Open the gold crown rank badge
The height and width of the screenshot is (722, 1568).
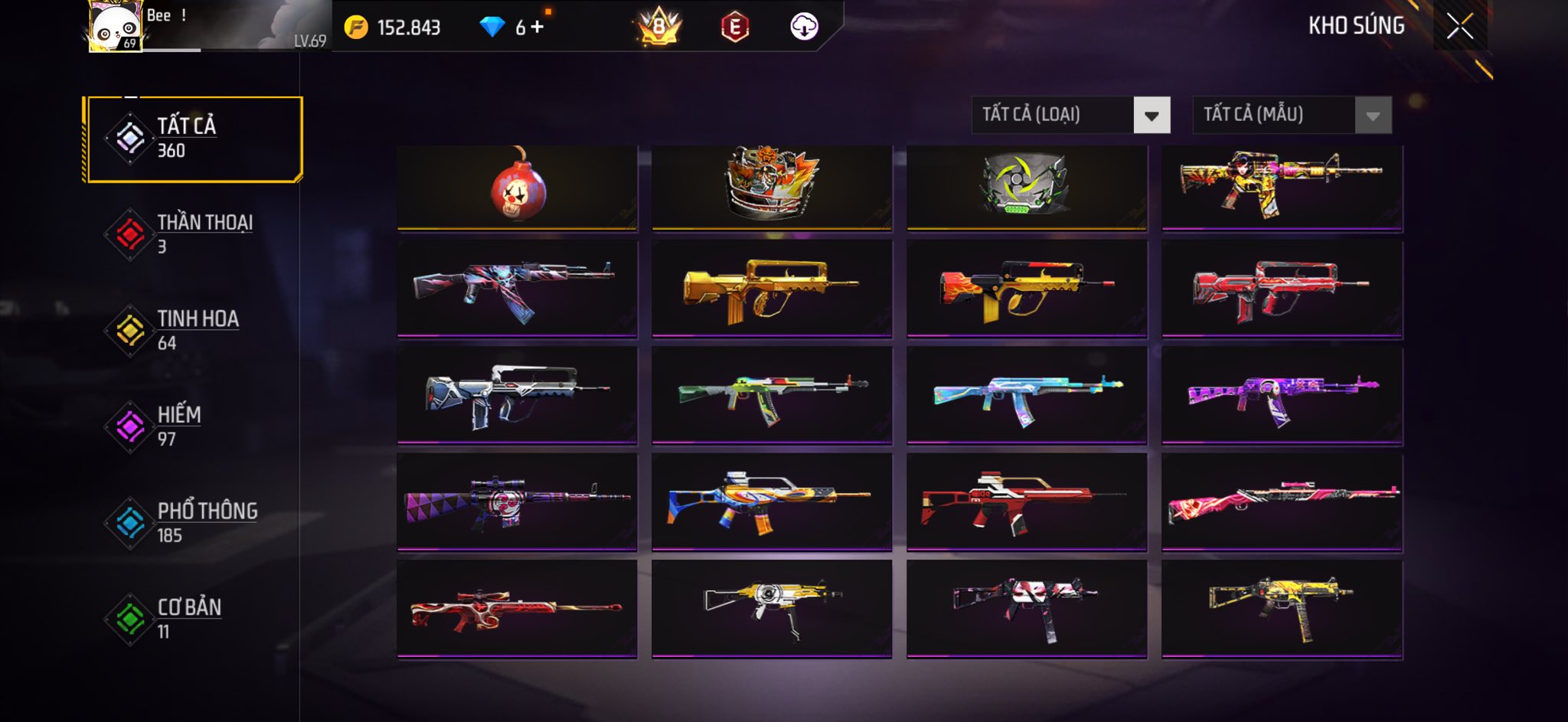[658, 28]
